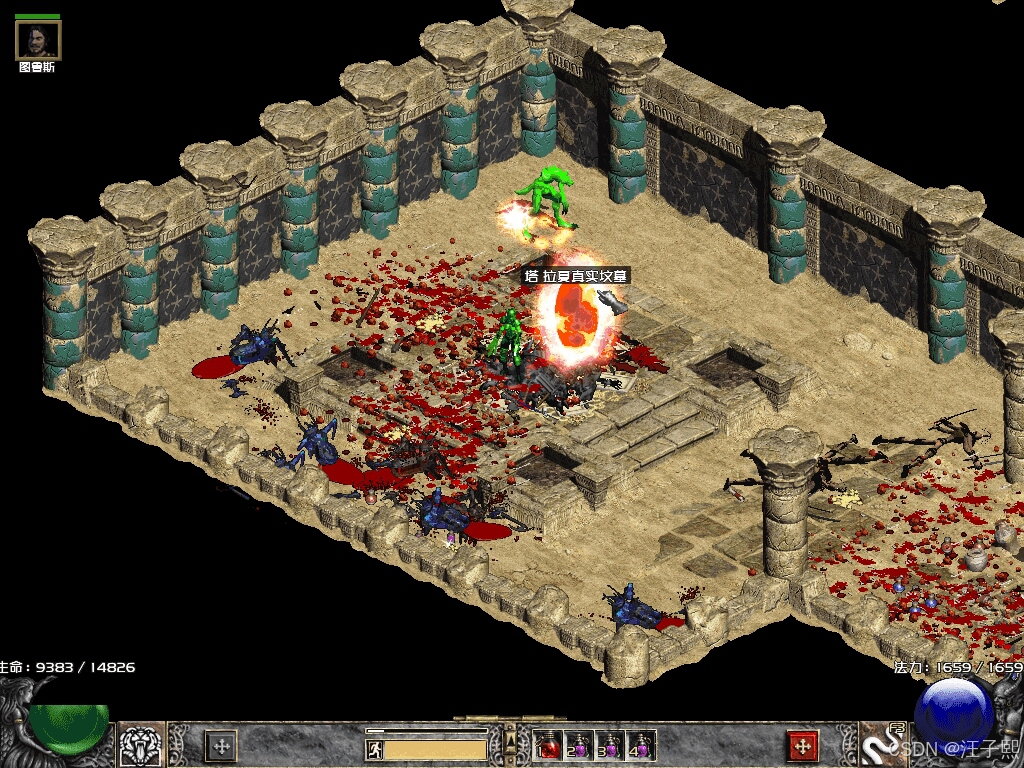Click the gray cross button left of the stamina bar

[x=220, y=746]
